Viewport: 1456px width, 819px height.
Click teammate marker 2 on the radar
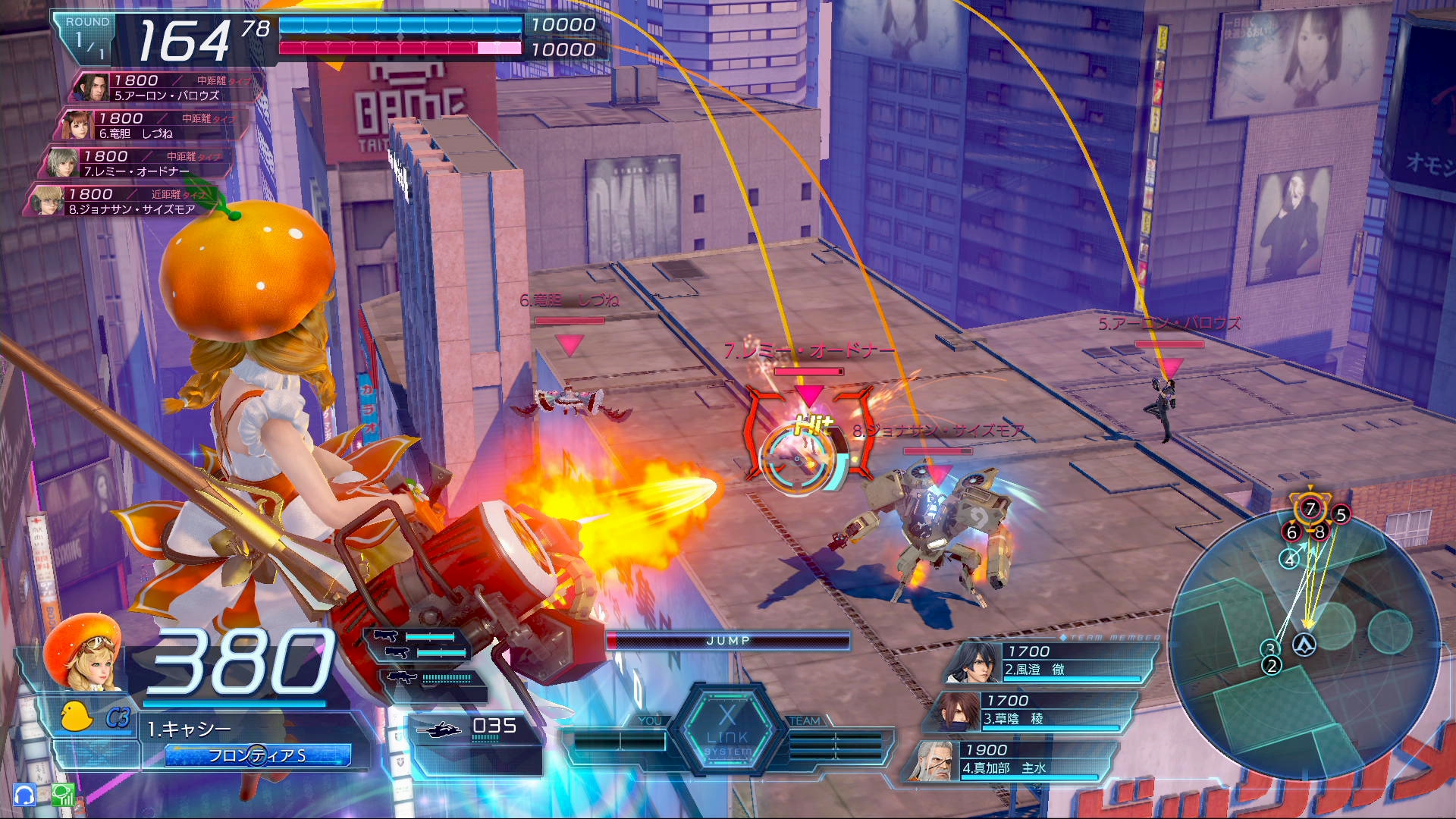[1272, 666]
